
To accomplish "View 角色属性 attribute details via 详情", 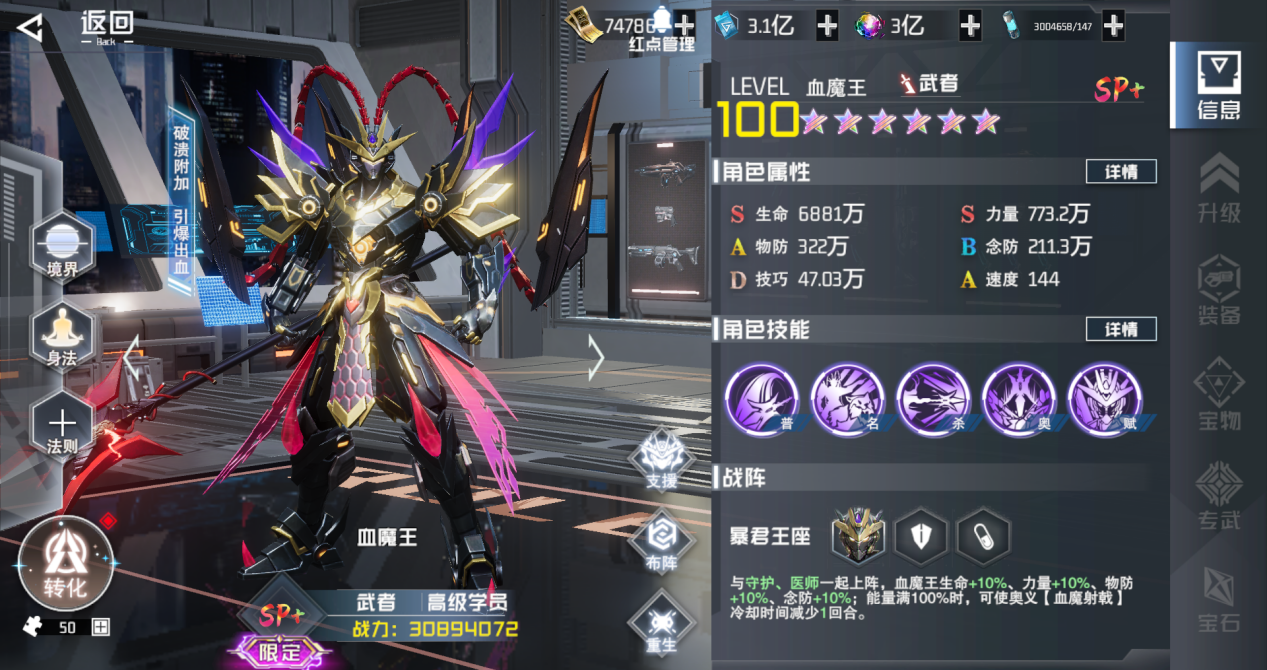I will pyautogui.click(x=1121, y=172).
